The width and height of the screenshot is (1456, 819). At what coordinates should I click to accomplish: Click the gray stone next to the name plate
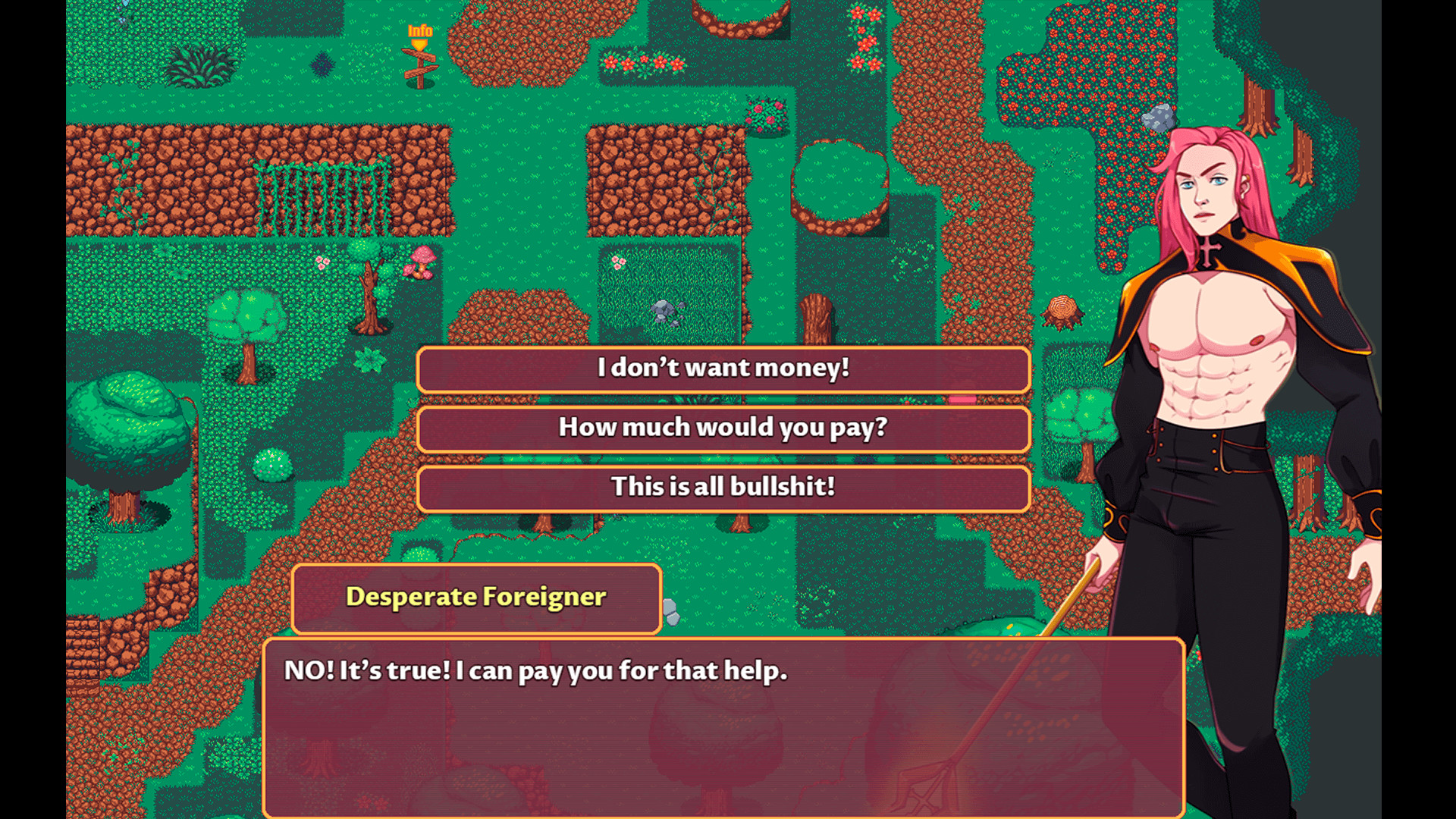click(x=670, y=607)
